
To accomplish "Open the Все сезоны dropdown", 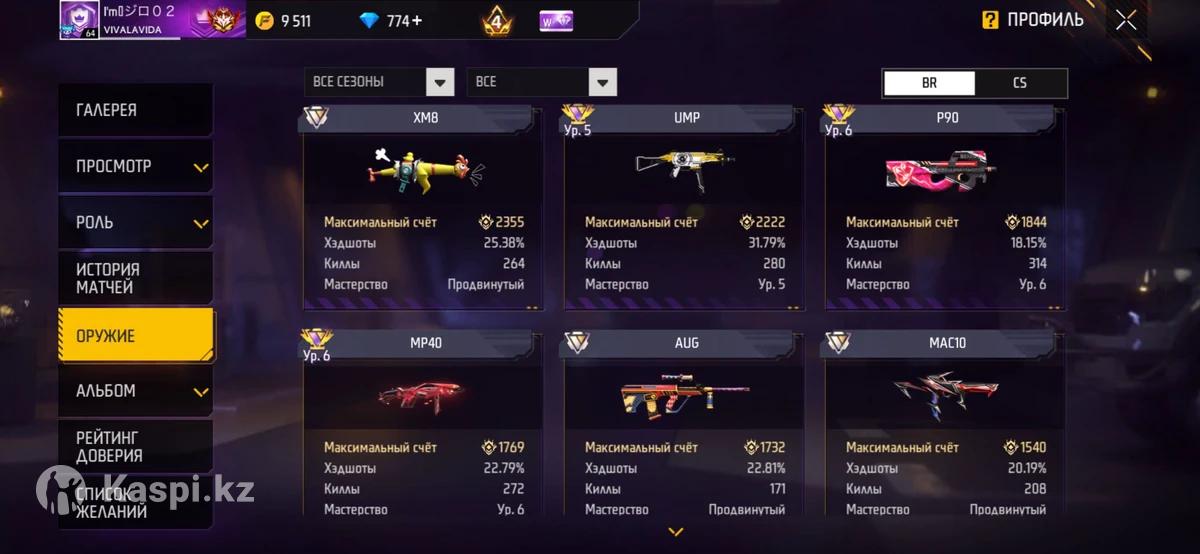I will [379, 82].
